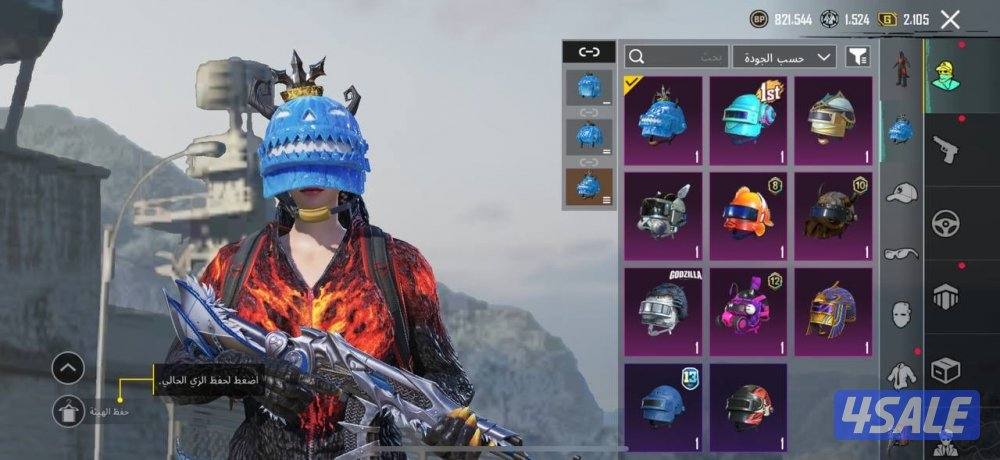Image resolution: width=1000 pixels, height=460 pixels.
Task: Collapse the panel with the up-arrow button
Action: [68, 369]
